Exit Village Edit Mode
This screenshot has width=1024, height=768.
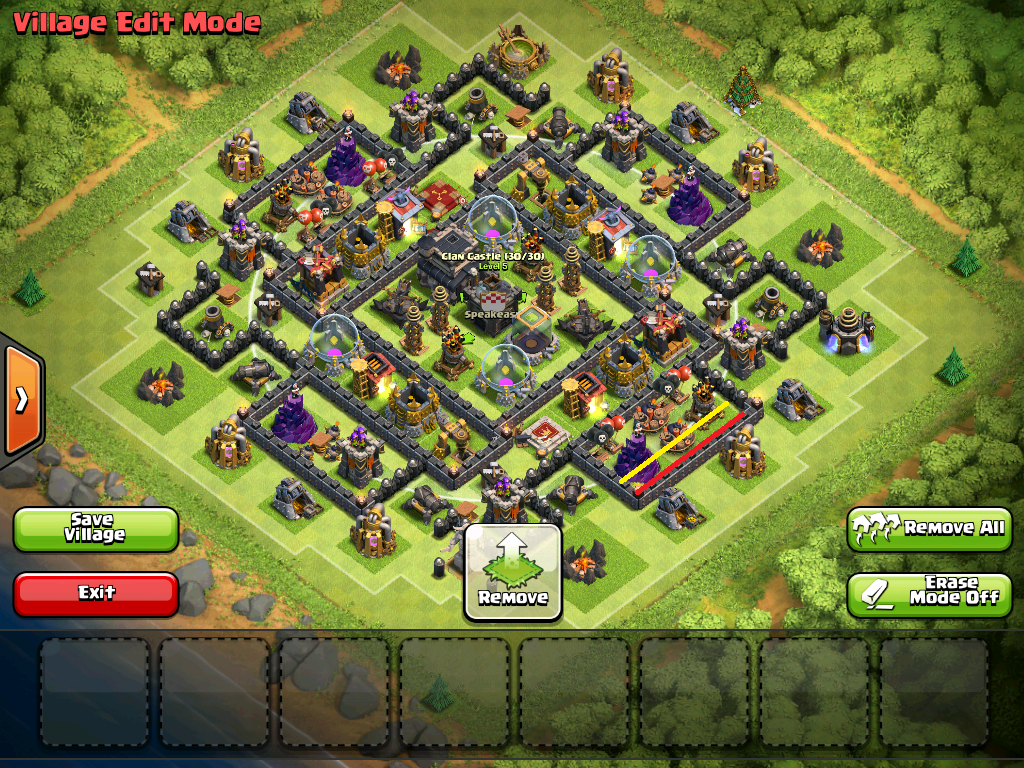pyautogui.click(x=96, y=593)
